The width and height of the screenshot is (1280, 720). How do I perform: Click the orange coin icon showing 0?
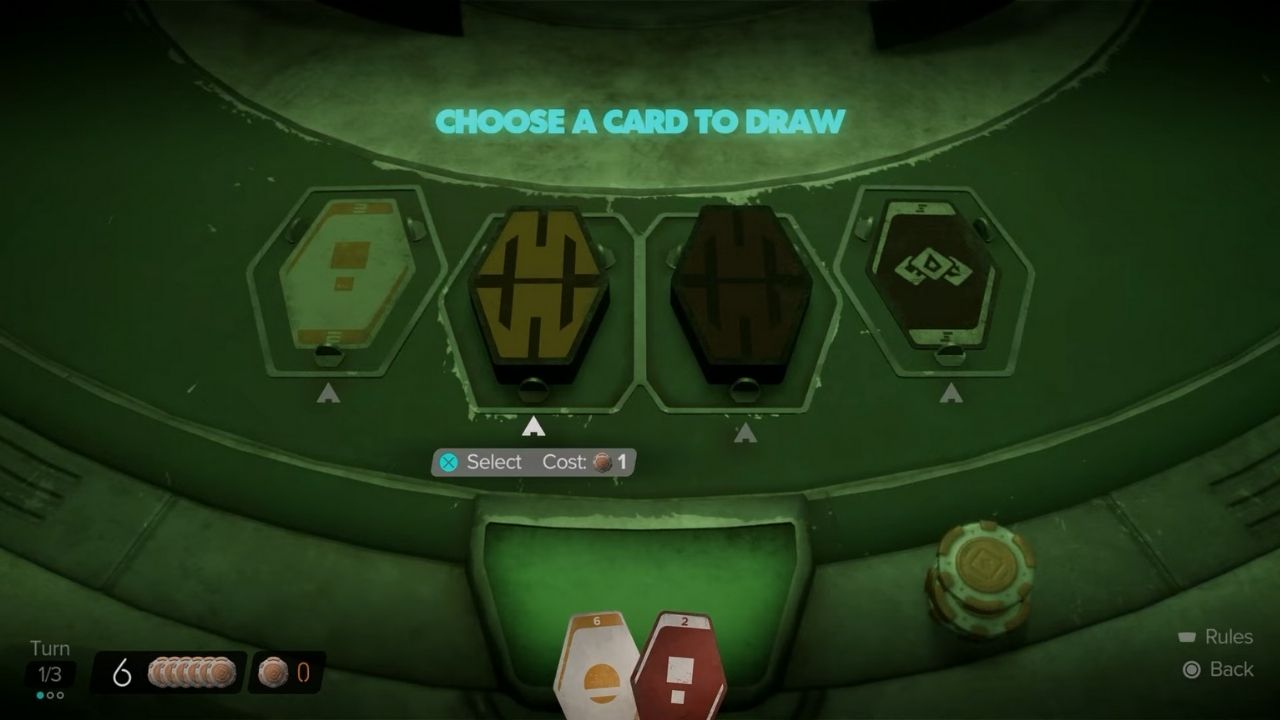click(270, 674)
